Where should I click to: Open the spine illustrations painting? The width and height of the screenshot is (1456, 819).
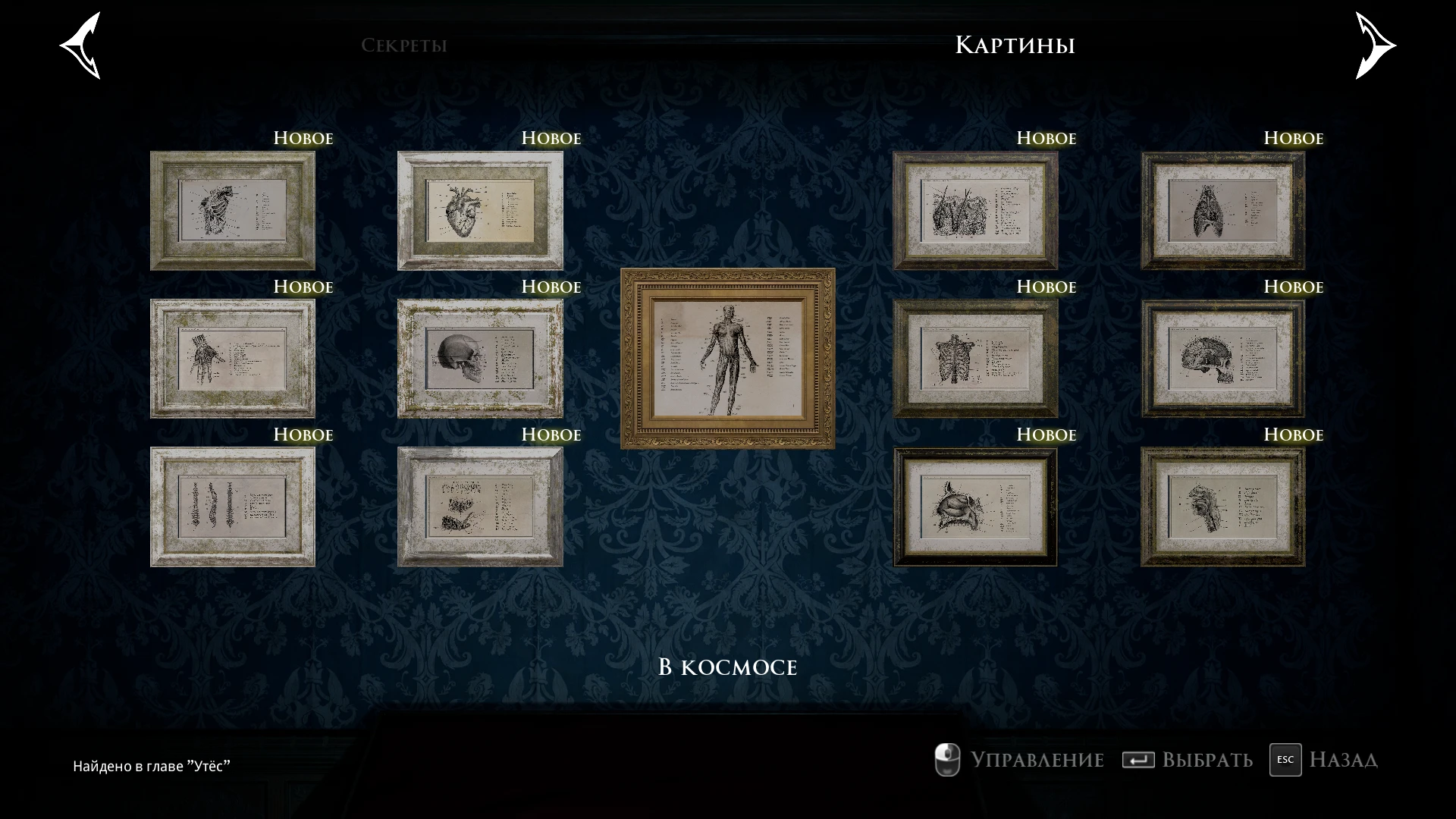[x=233, y=506]
